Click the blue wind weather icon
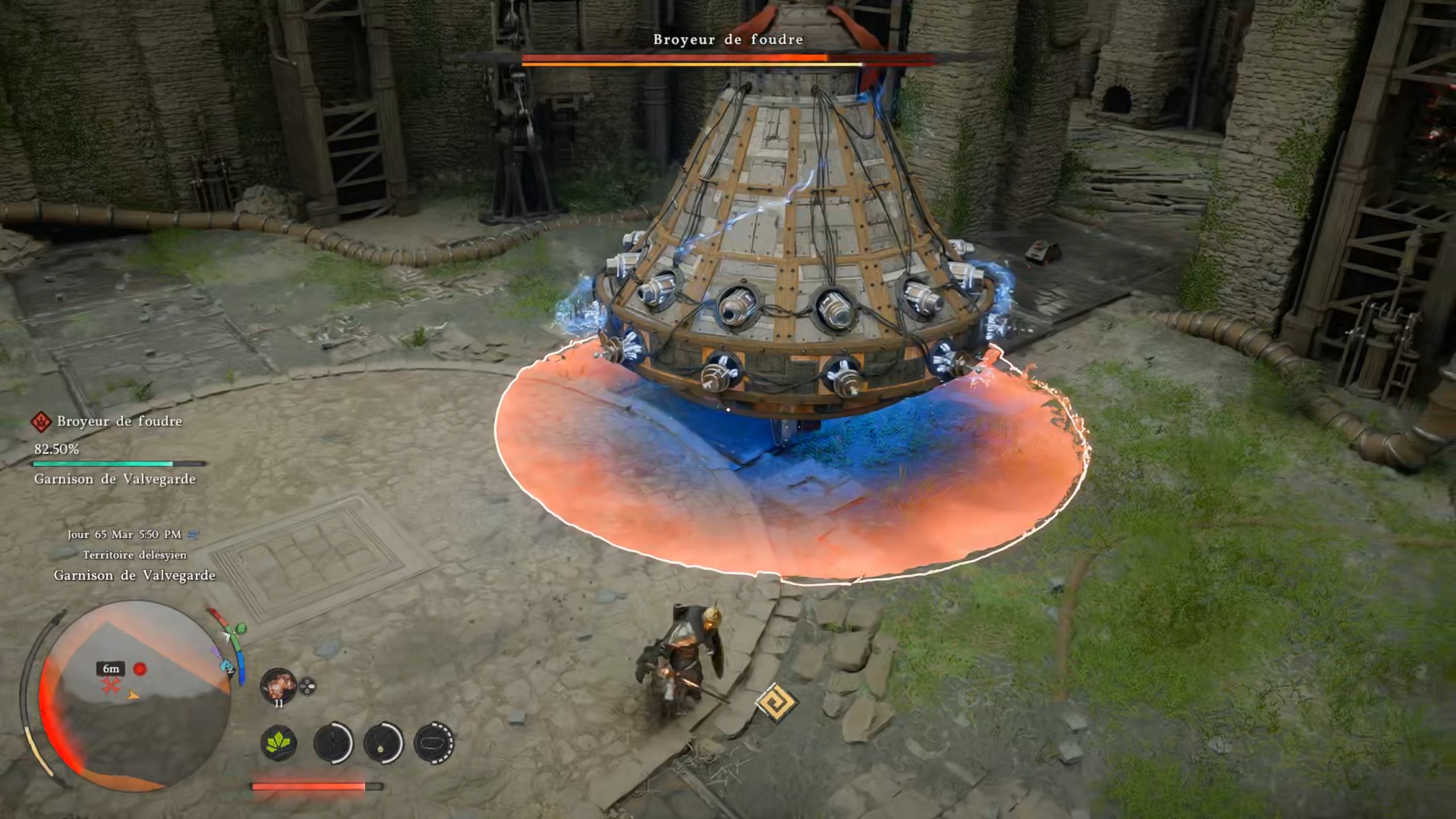Screen dimensions: 1456x819 pos(193,534)
